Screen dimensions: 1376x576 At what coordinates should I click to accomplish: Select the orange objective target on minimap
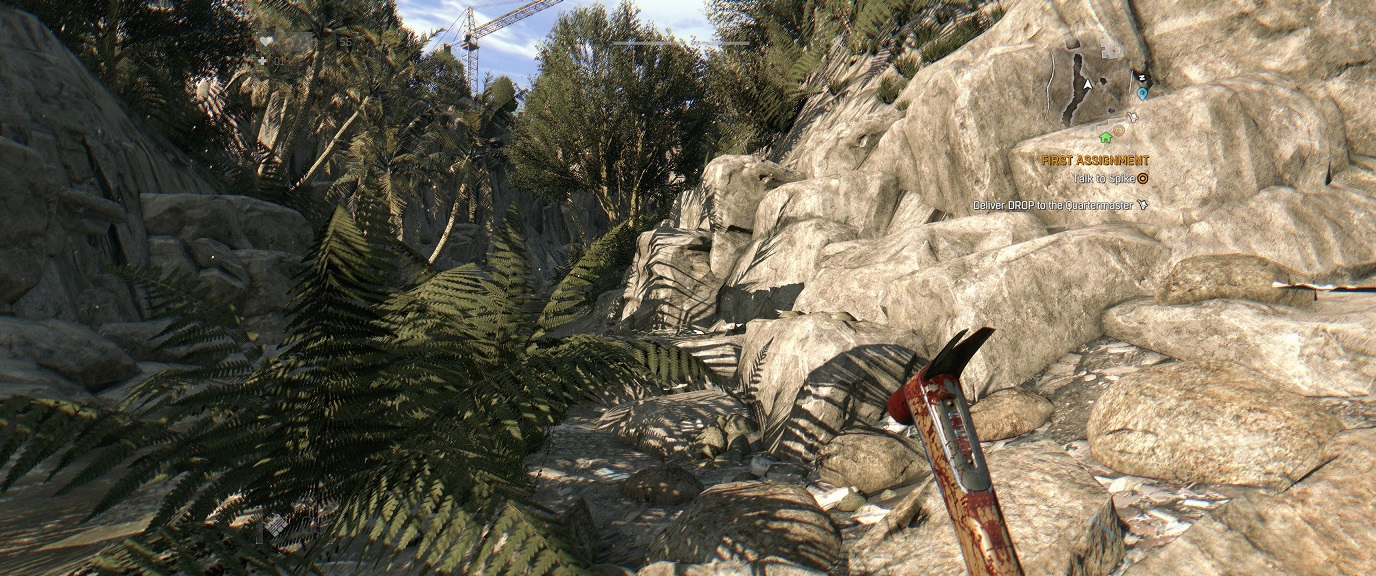point(1119,131)
